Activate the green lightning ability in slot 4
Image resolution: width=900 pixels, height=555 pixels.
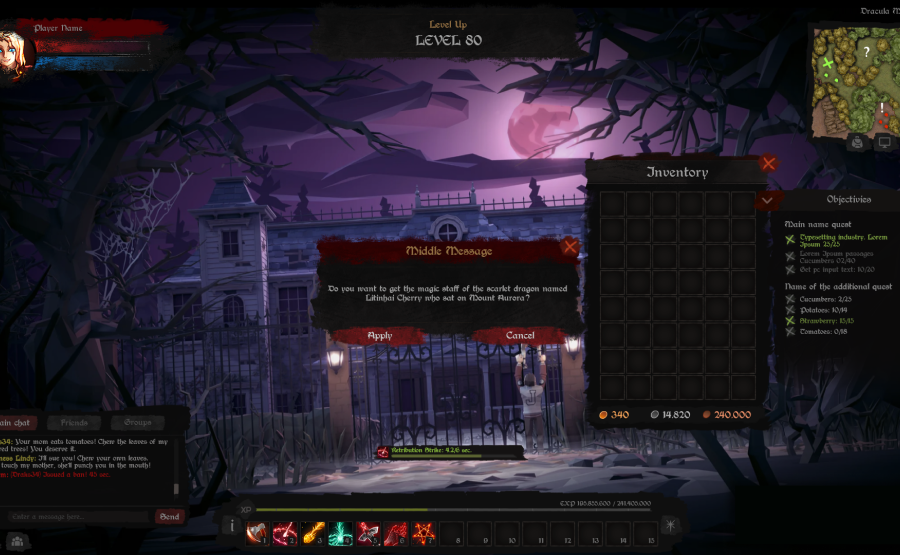pos(341,532)
